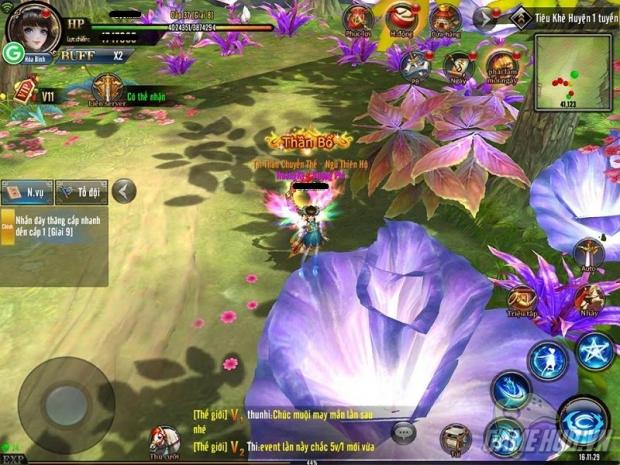
Task: Activate the Triệu tập summon button
Action: coord(521,298)
